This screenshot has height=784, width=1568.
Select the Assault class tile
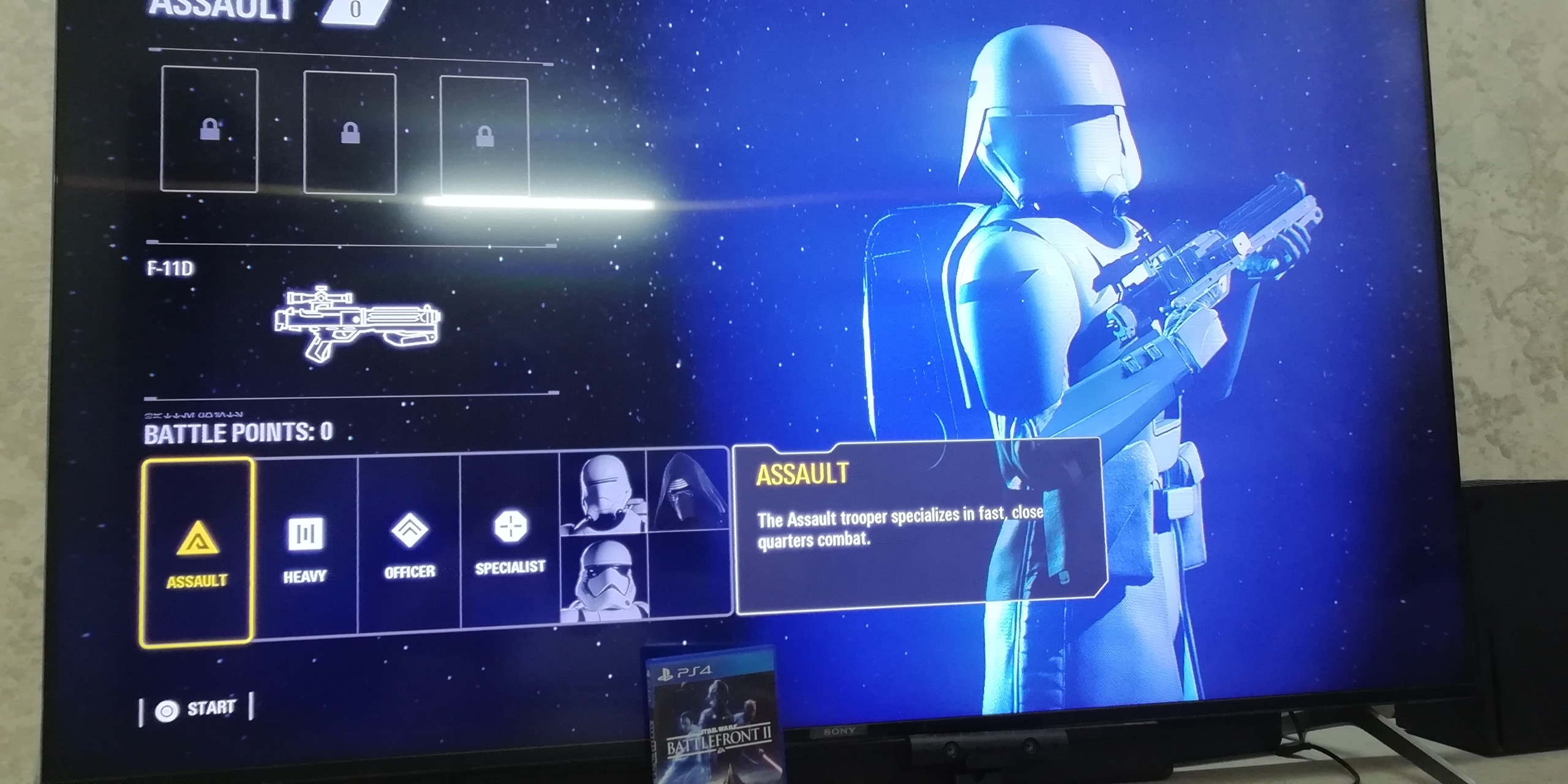coord(197,552)
